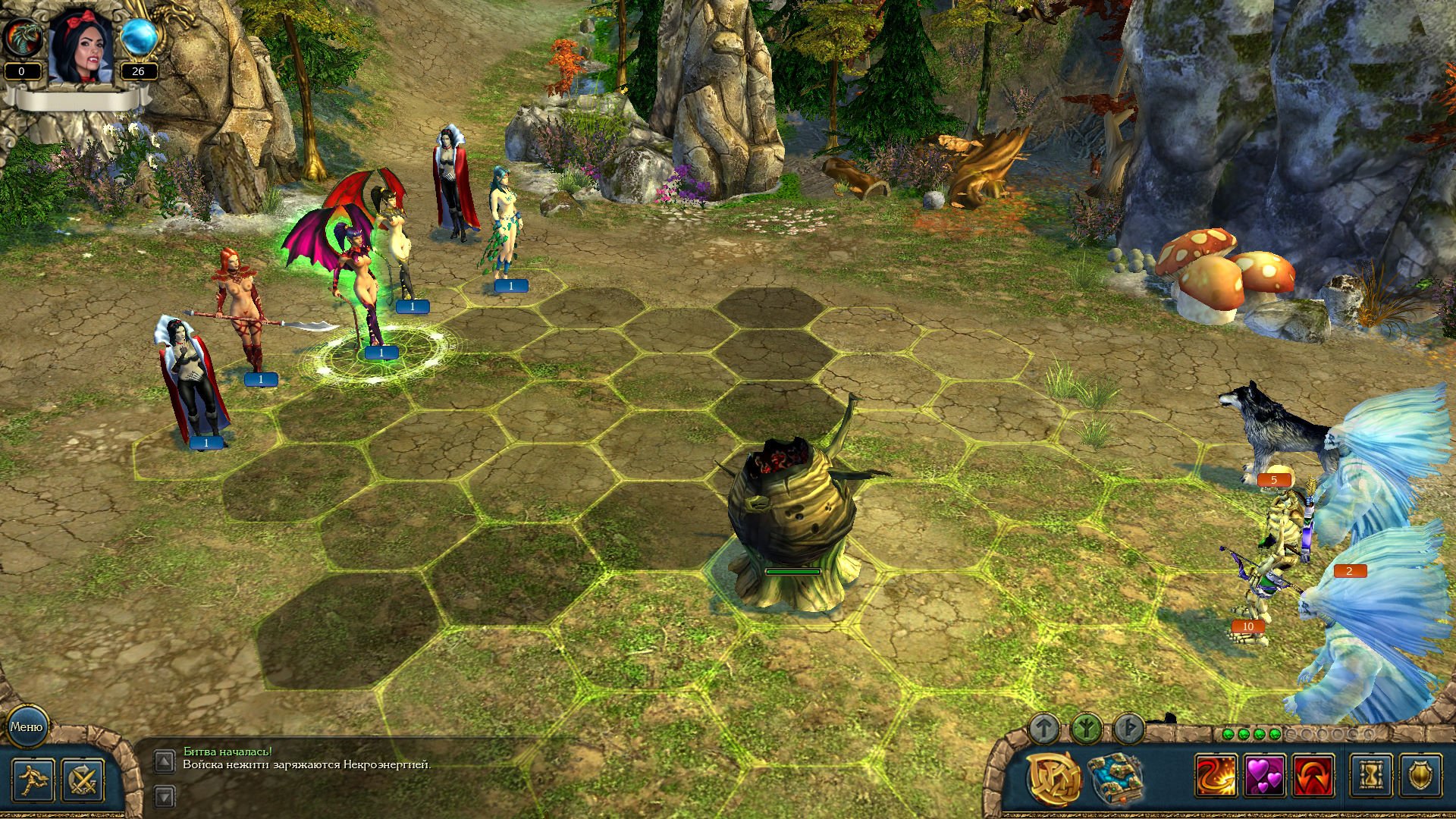Click the hourglass wait button
Image resolution: width=1456 pixels, height=819 pixels.
point(1371,777)
